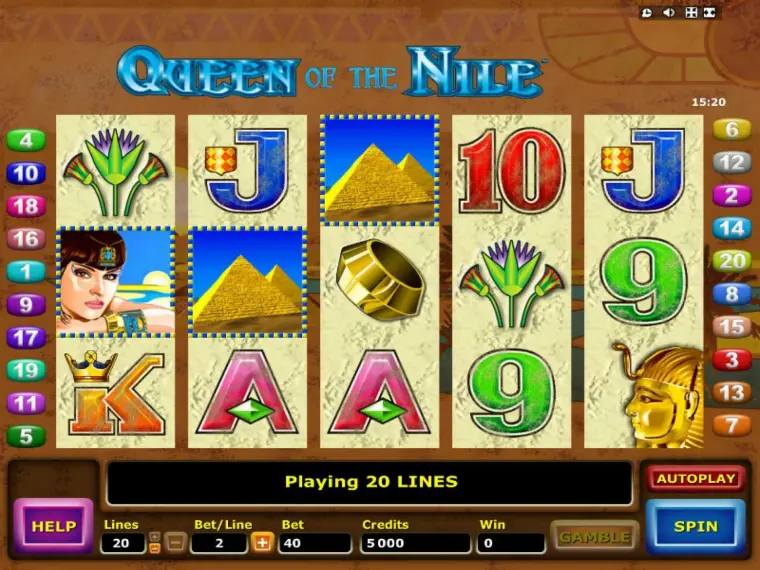Enter fullscreen with the four-square icon
760x570 pixels.
[691, 13]
